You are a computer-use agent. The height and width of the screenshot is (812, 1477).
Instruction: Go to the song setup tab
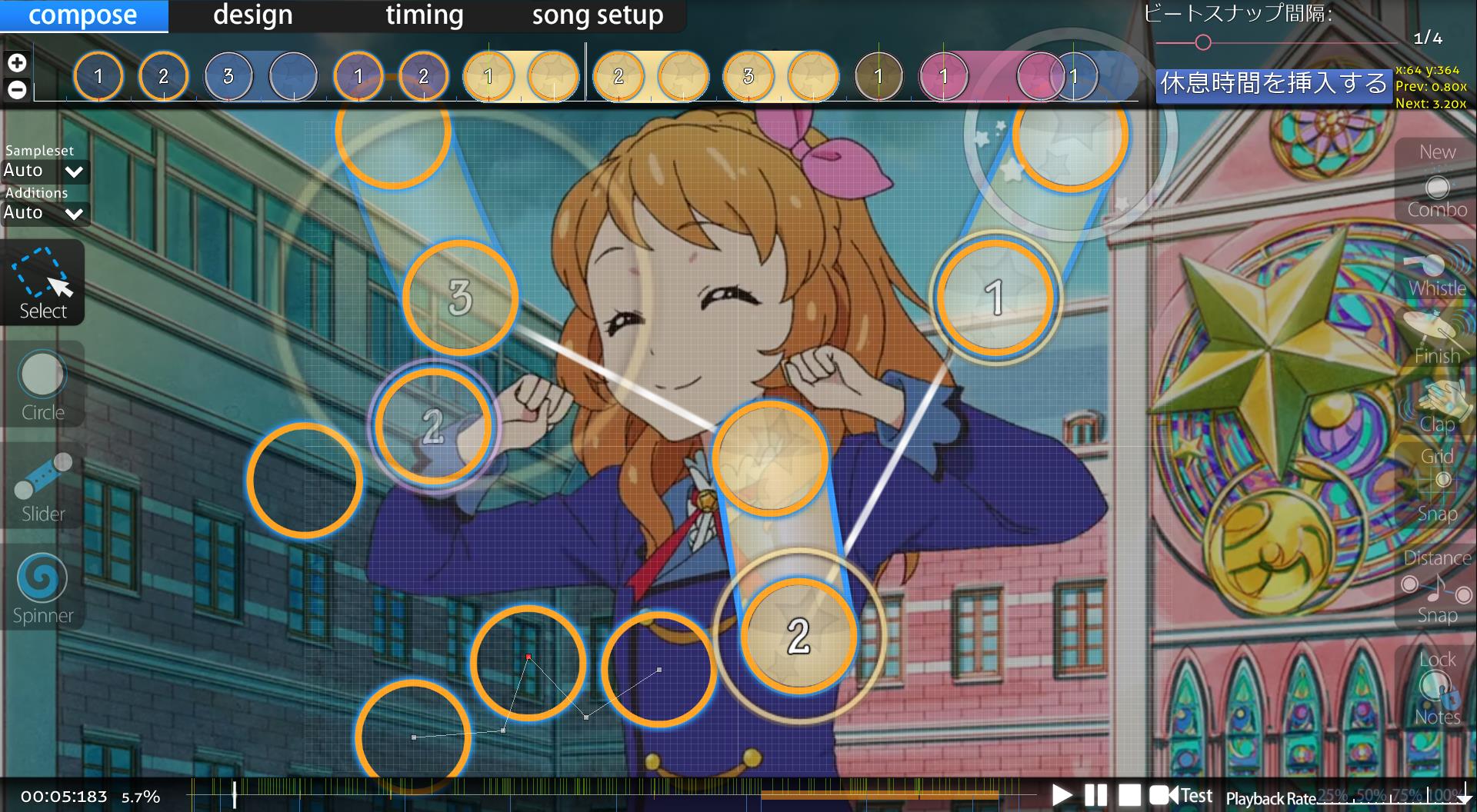click(x=597, y=15)
